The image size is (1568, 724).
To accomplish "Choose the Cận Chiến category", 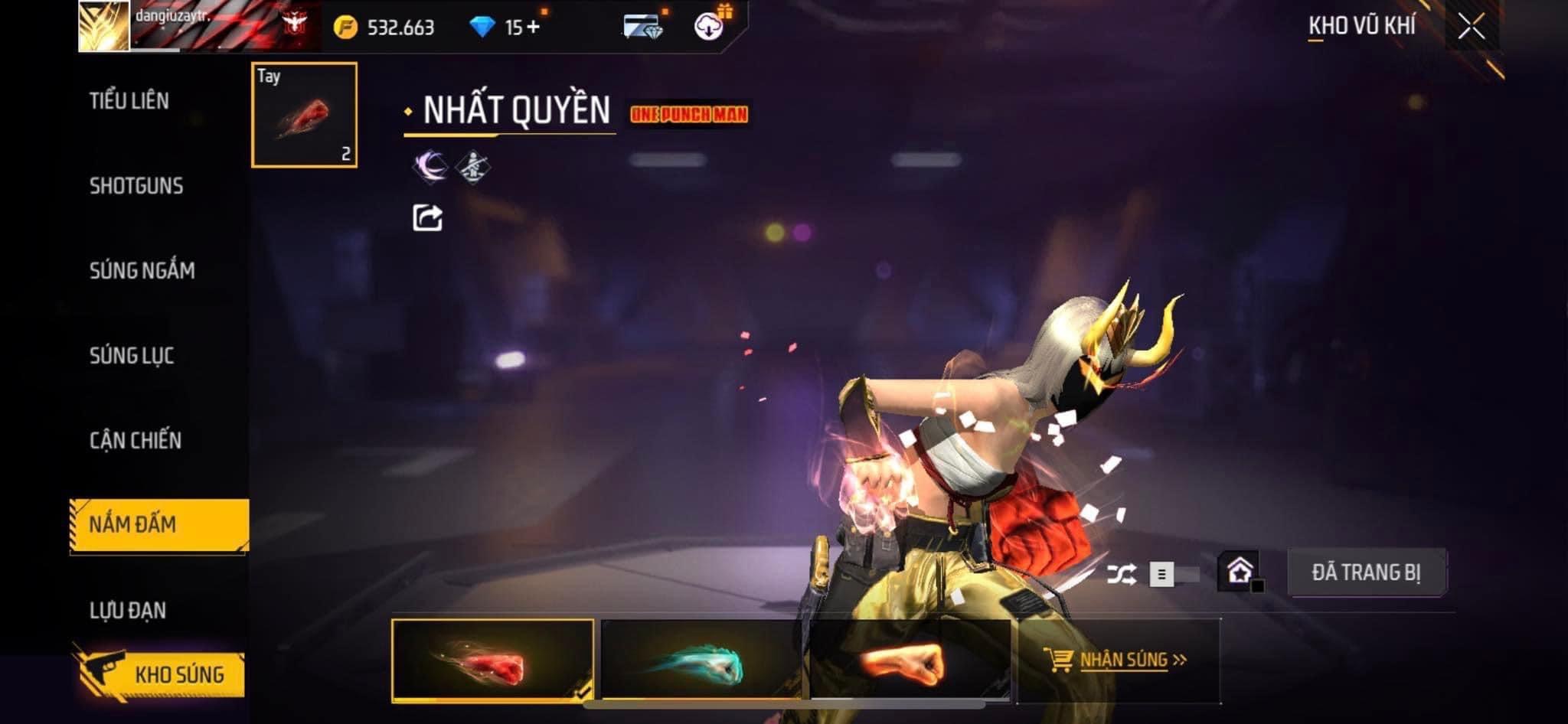I will 136,440.
